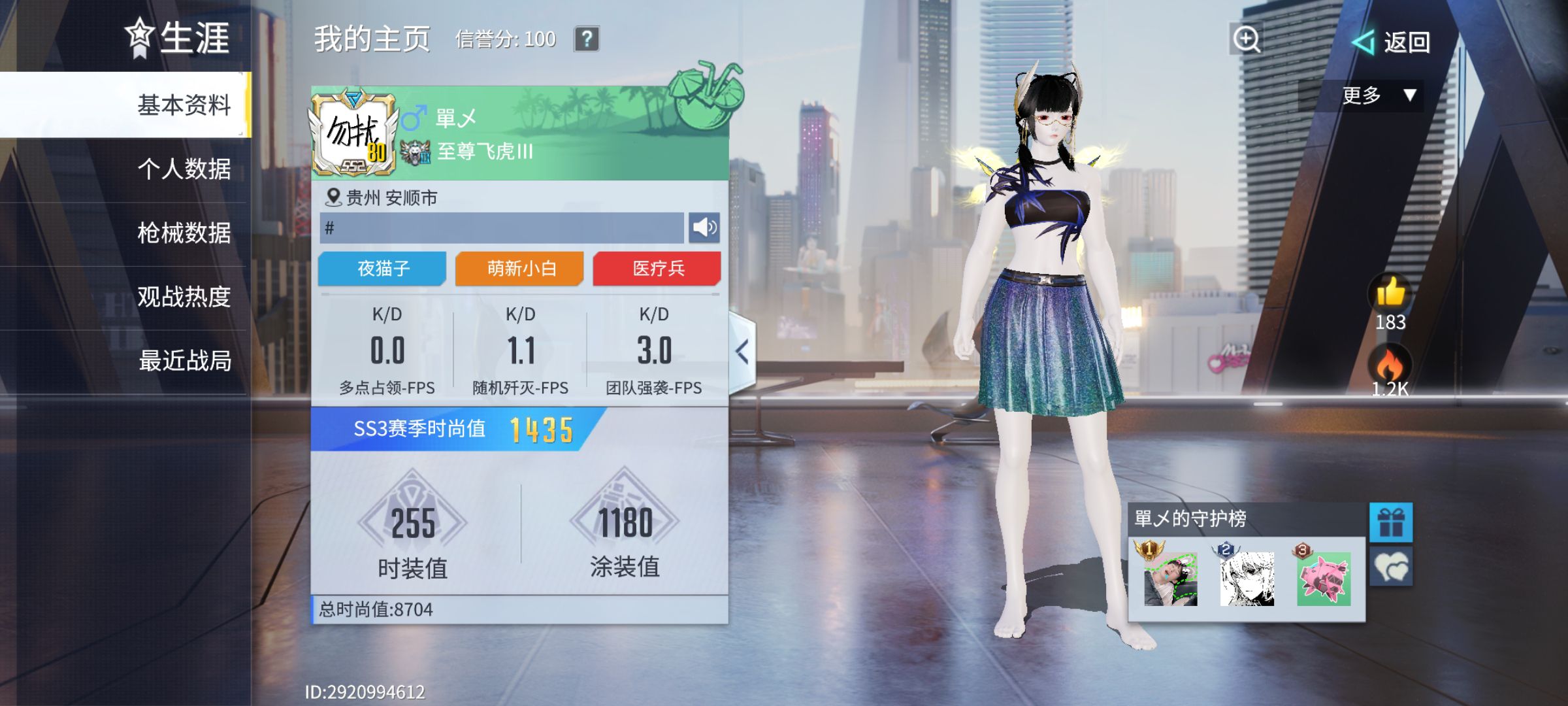The image size is (1568, 706).
Task: Click the double hearts button
Action: [x=1391, y=566]
